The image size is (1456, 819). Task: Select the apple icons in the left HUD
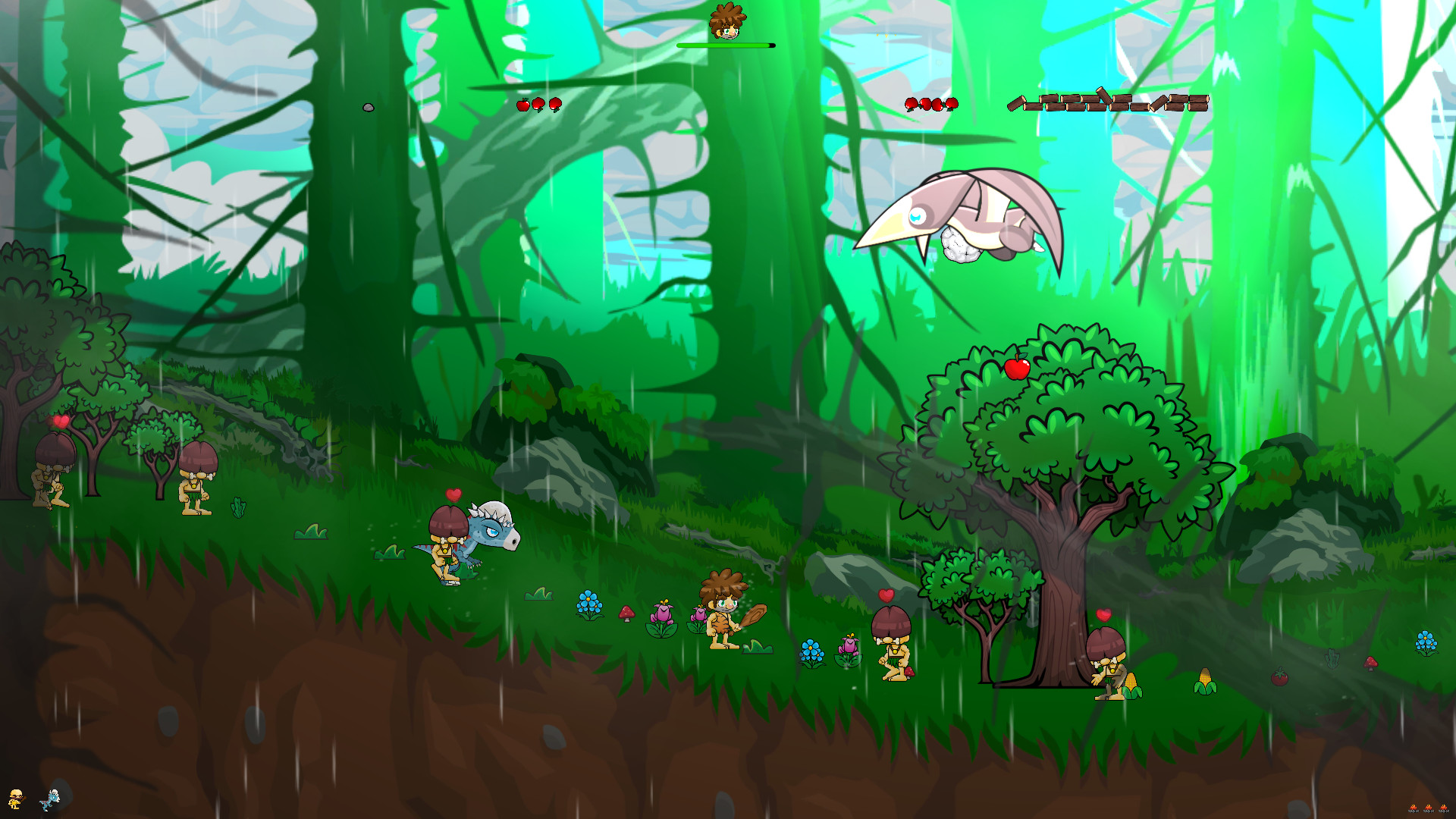click(538, 106)
